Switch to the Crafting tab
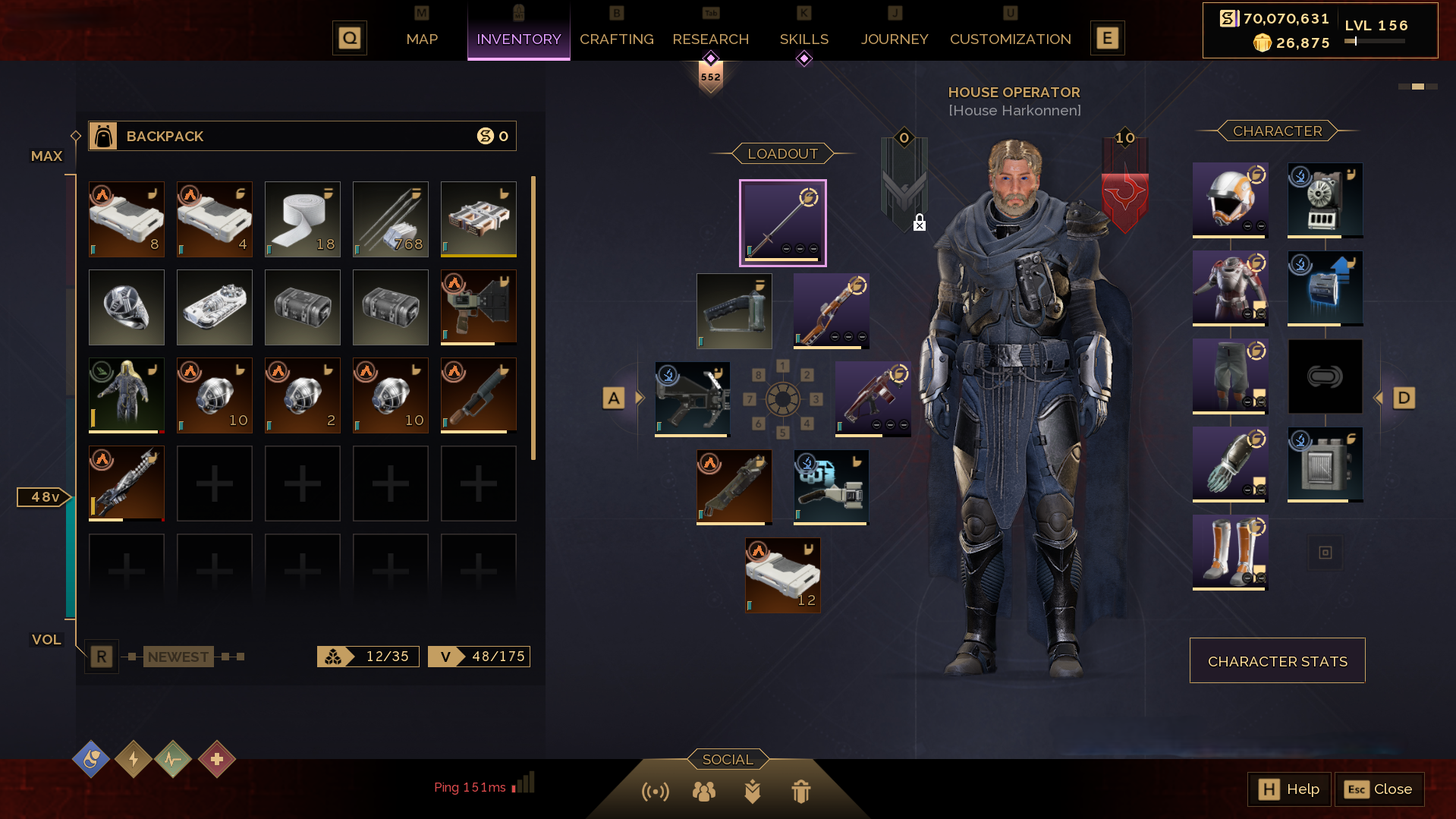1456x819 pixels. (616, 39)
